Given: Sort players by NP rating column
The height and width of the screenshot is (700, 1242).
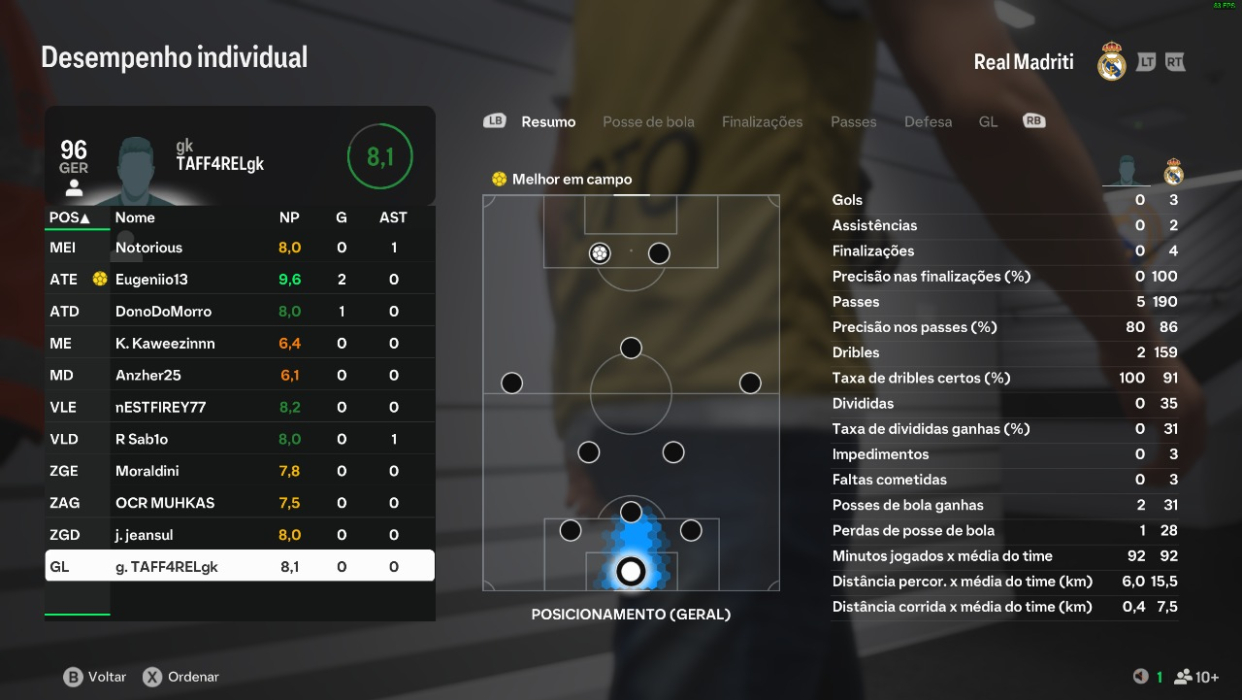Looking at the screenshot, I should coord(289,217).
